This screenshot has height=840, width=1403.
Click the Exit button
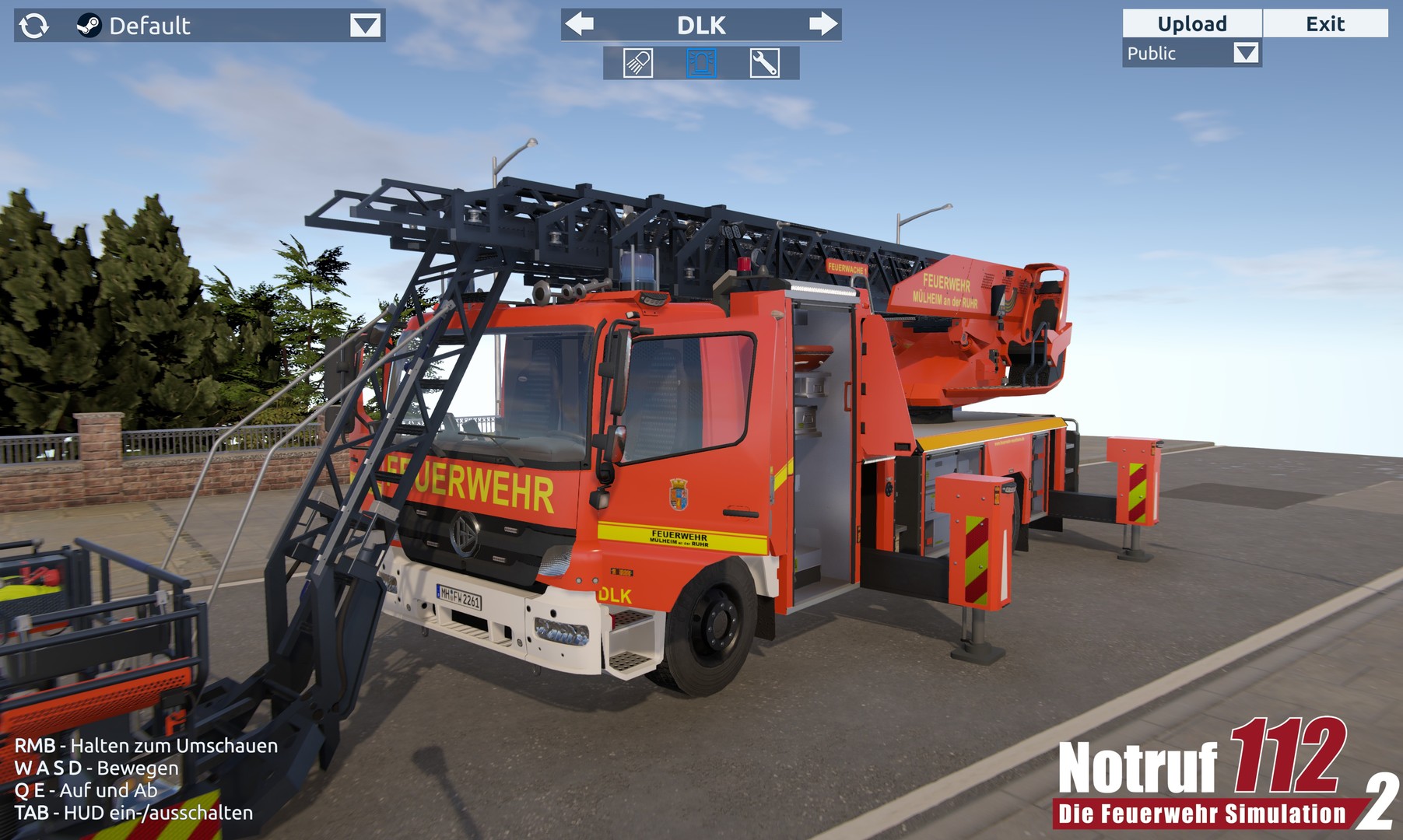coord(1326,23)
